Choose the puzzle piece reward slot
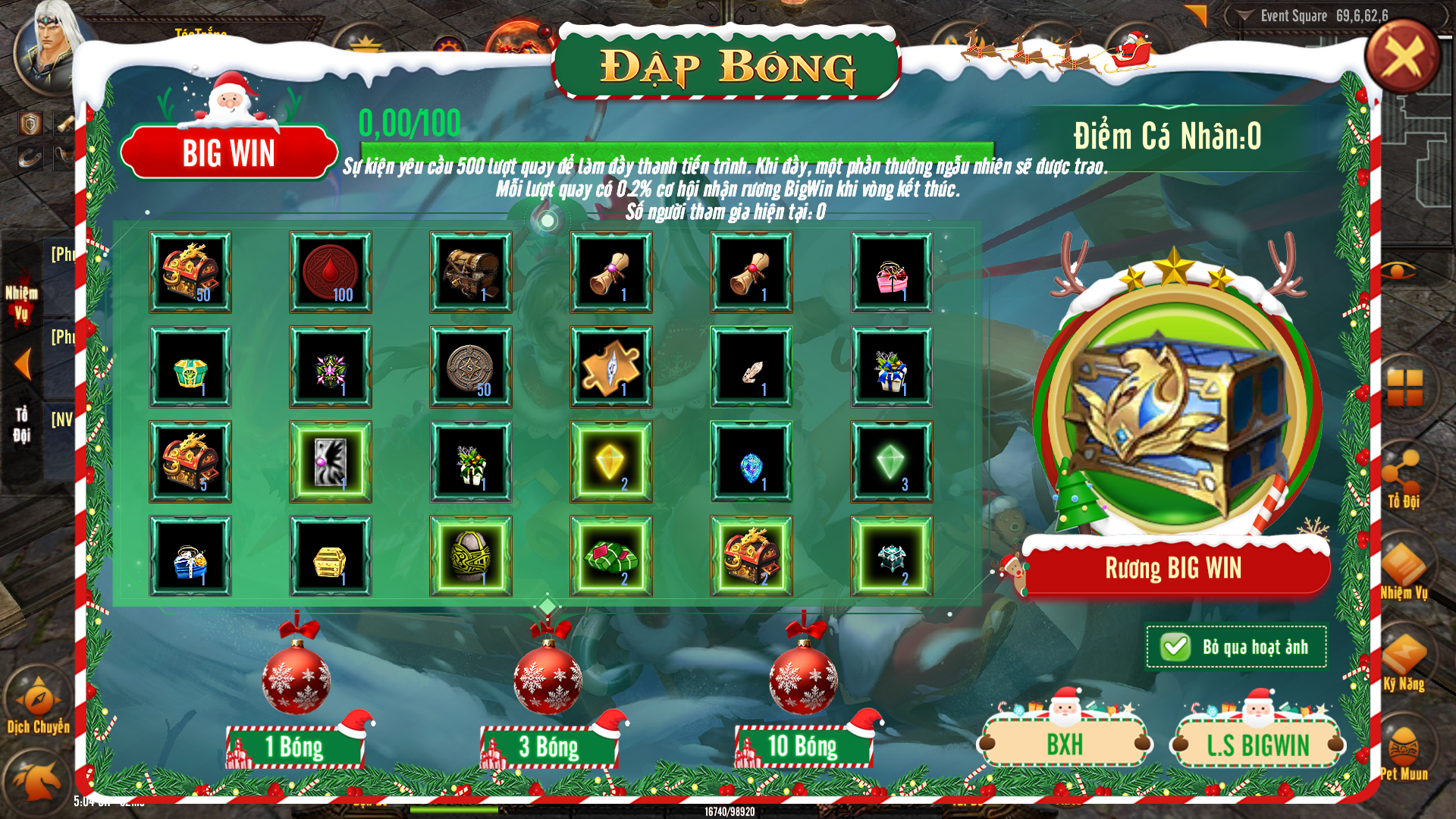Viewport: 1456px width, 819px height. (x=611, y=367)
